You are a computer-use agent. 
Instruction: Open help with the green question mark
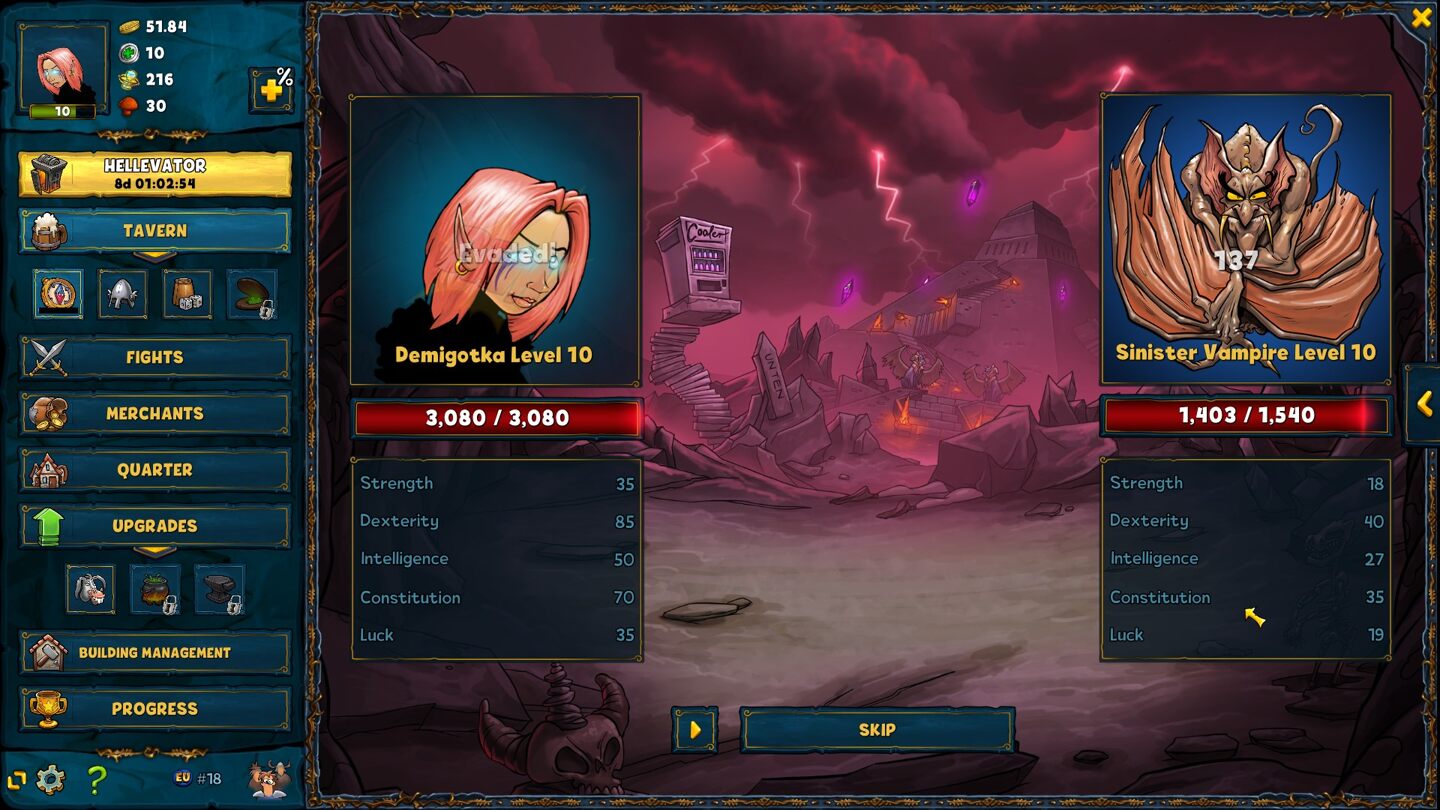coord(96,778)
